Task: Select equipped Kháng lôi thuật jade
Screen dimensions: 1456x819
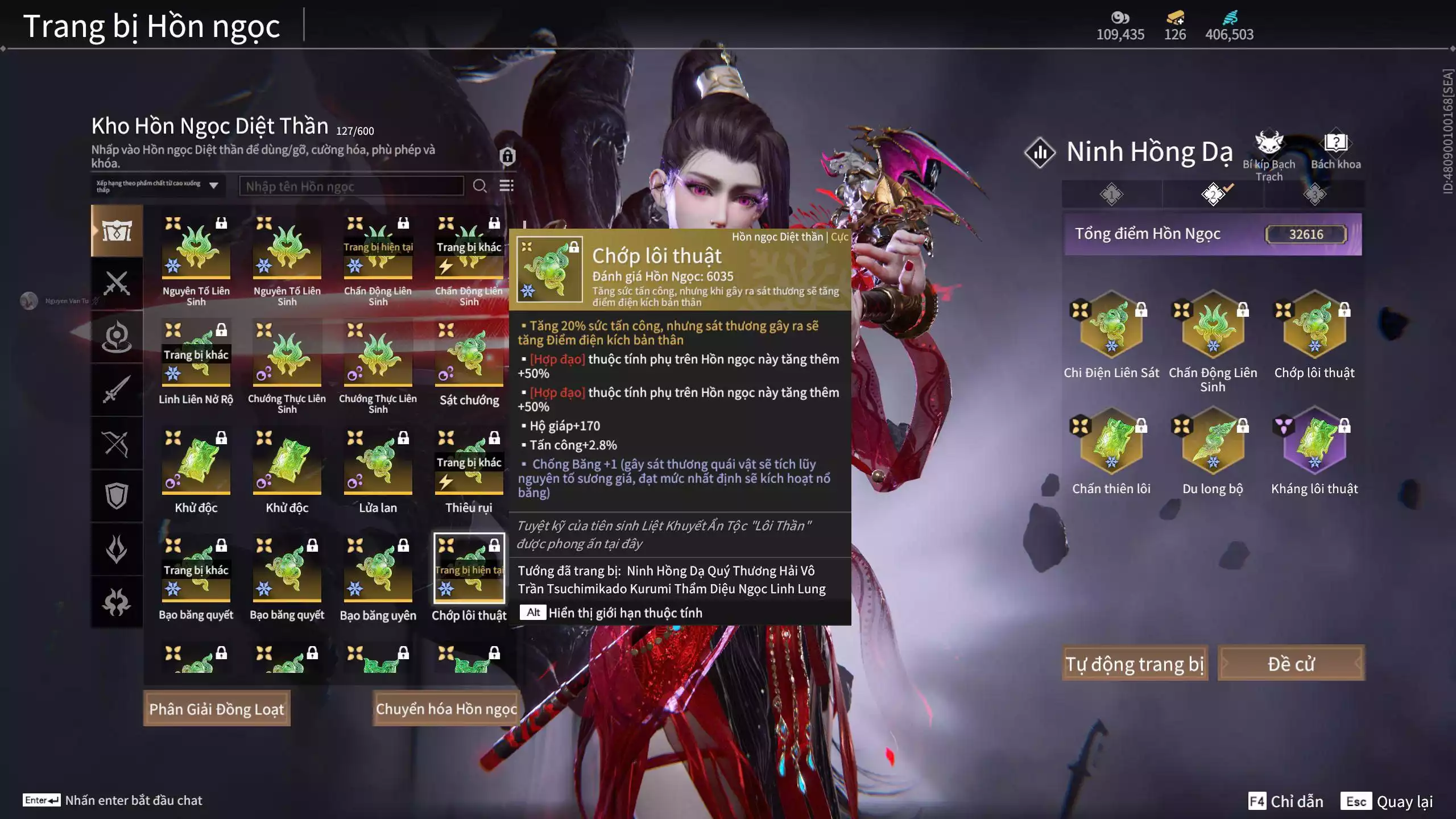Action: coord(1314,444)
